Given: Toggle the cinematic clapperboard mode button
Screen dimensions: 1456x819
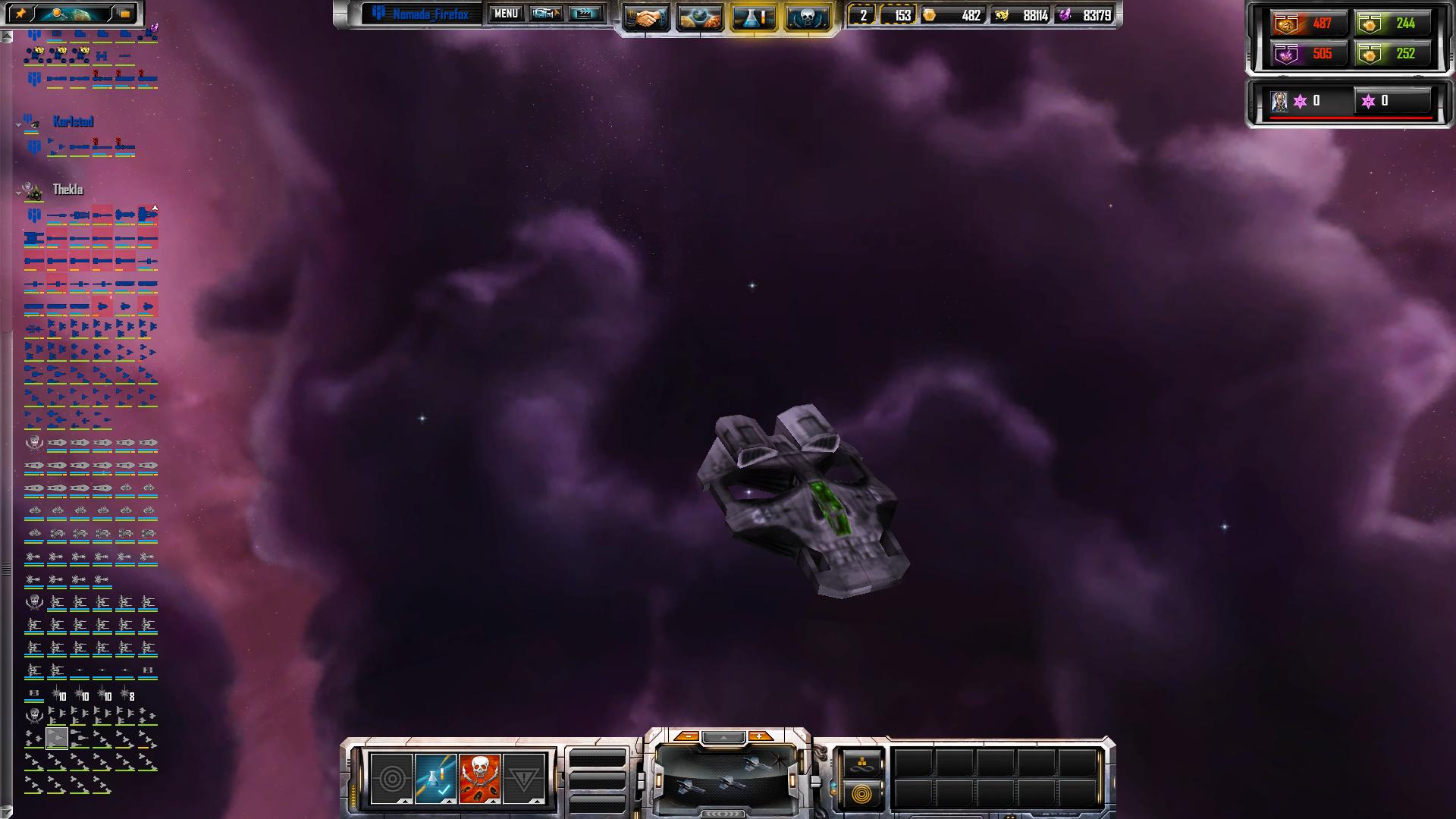Looking at the screenshot, I should [x=585, y=14].
